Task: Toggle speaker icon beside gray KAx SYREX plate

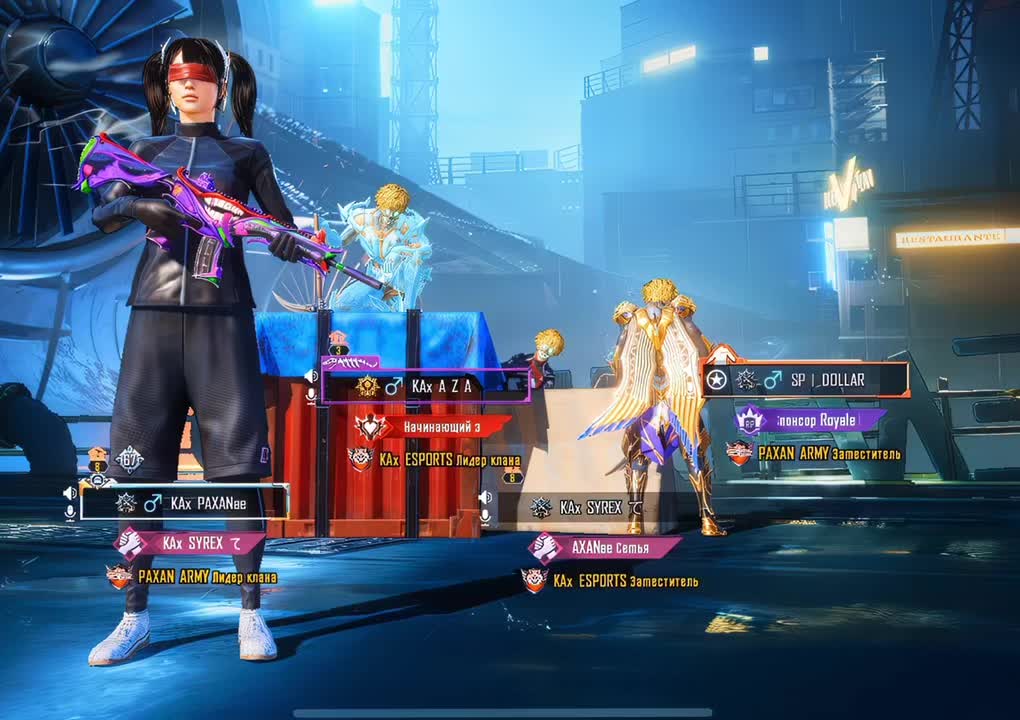Action: (485, 497)
